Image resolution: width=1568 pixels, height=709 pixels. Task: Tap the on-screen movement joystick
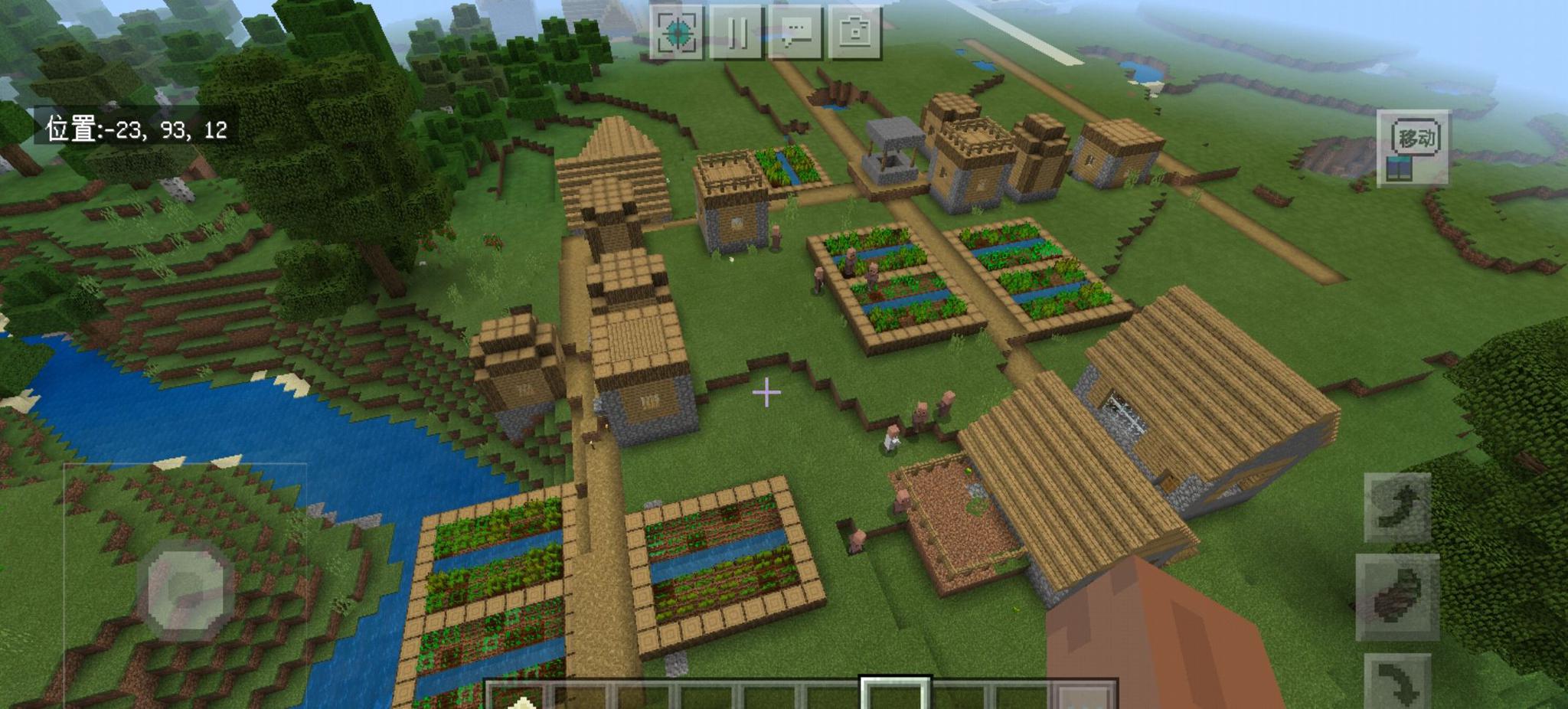[x=185, y=590]
